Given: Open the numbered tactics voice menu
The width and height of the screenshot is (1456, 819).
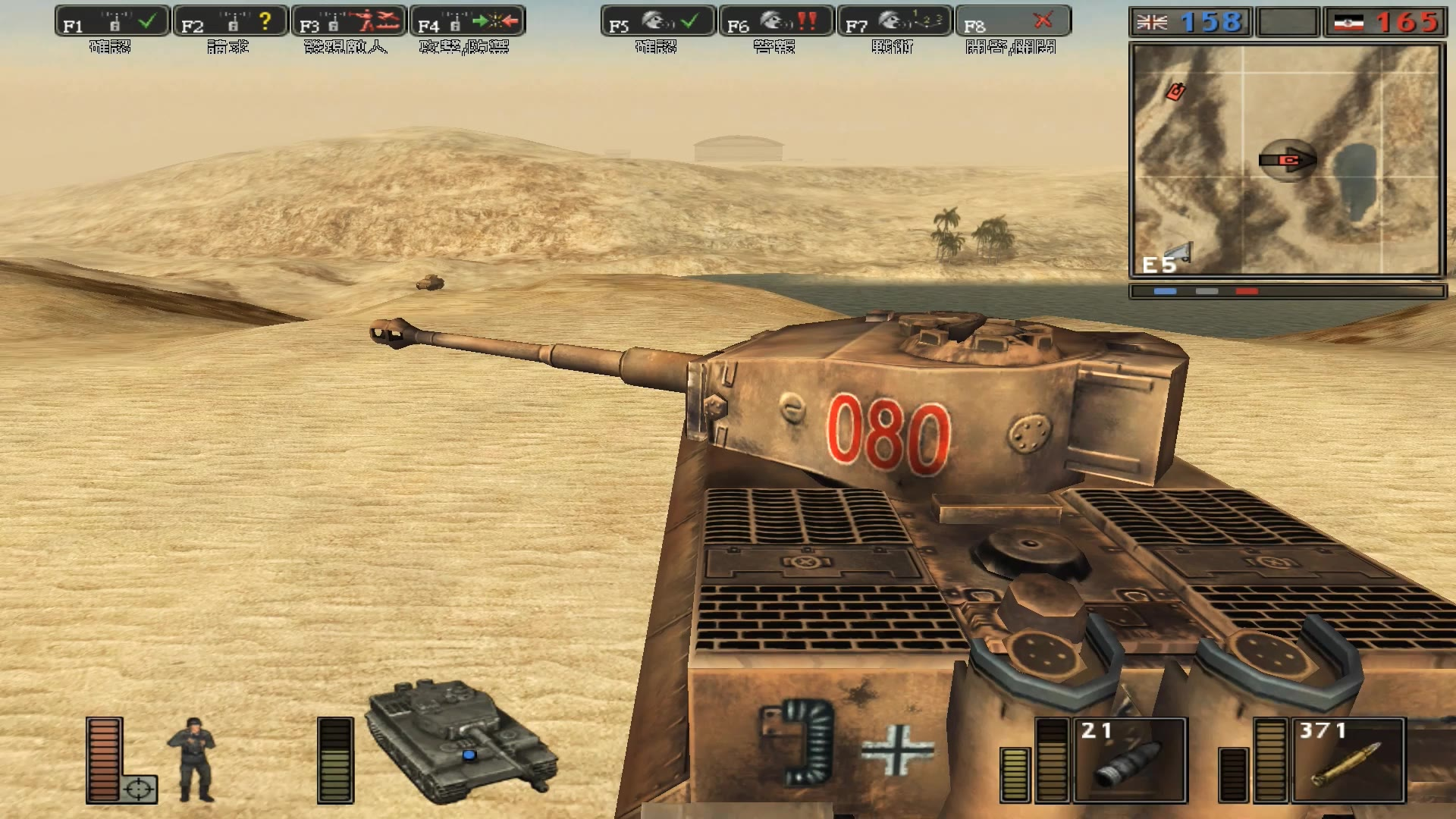Looking at the screenshot, I should [894, 21].
